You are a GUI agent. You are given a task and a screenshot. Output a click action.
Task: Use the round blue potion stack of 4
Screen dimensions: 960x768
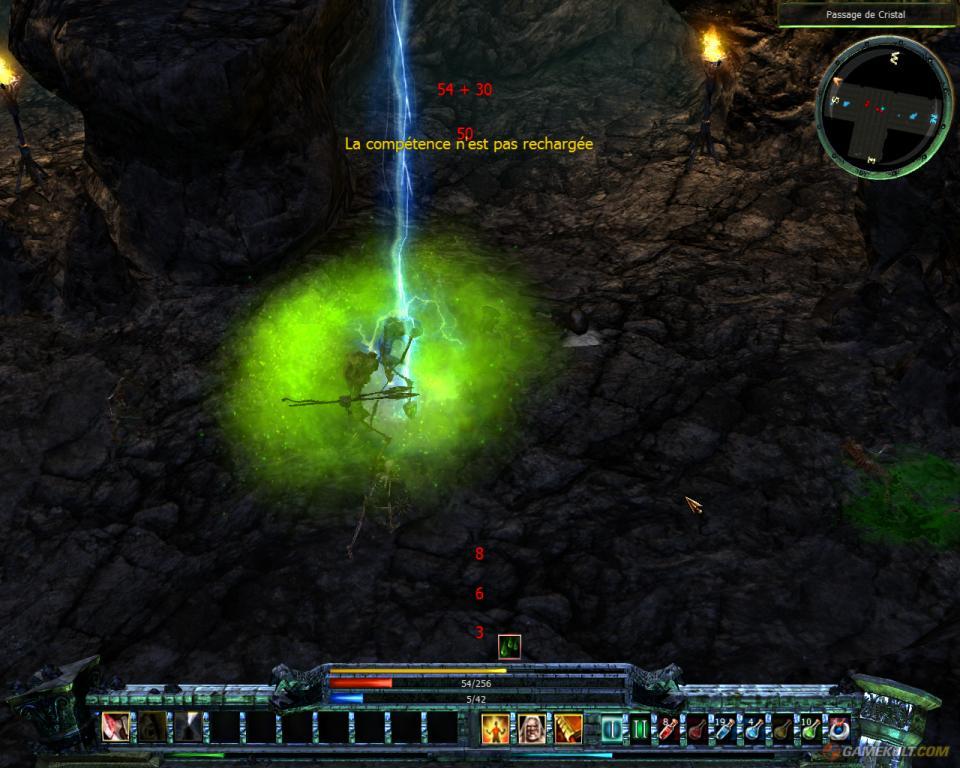point(753,729)
